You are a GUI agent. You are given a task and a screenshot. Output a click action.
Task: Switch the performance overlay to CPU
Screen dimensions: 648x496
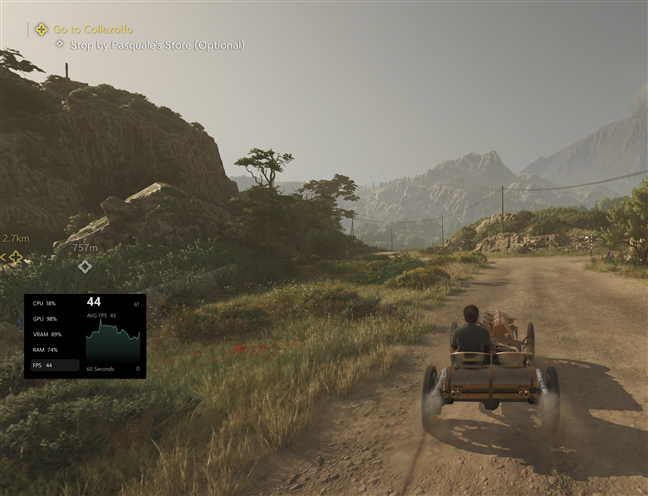[44, 302]
